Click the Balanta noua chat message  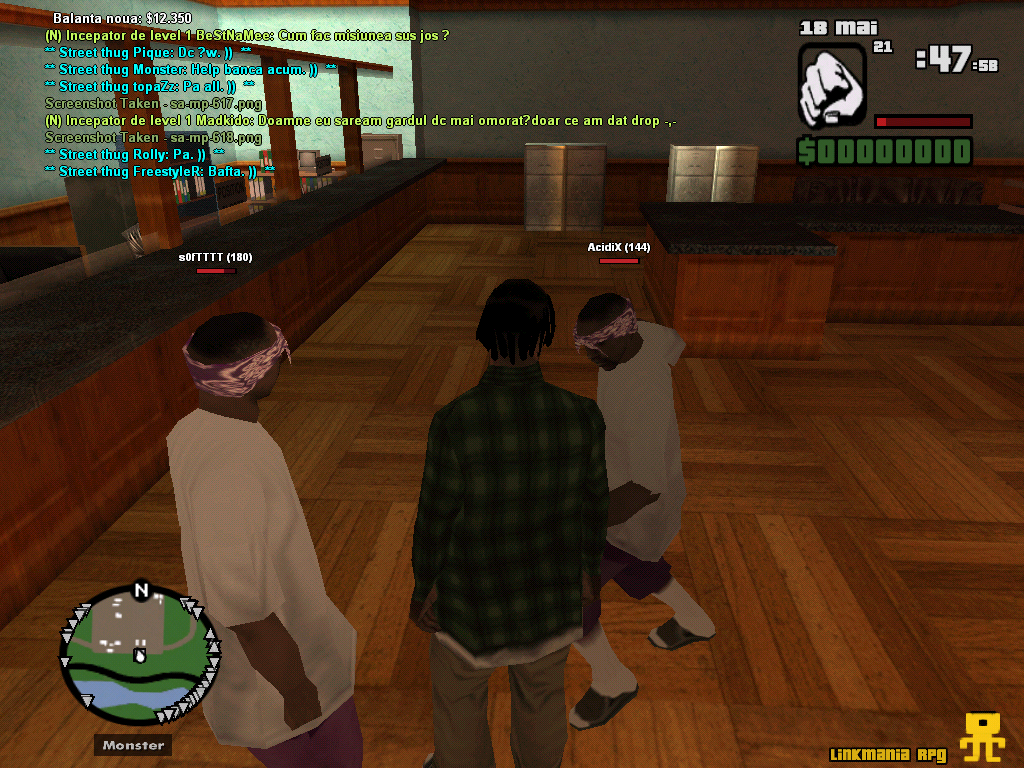pos(123,19)
